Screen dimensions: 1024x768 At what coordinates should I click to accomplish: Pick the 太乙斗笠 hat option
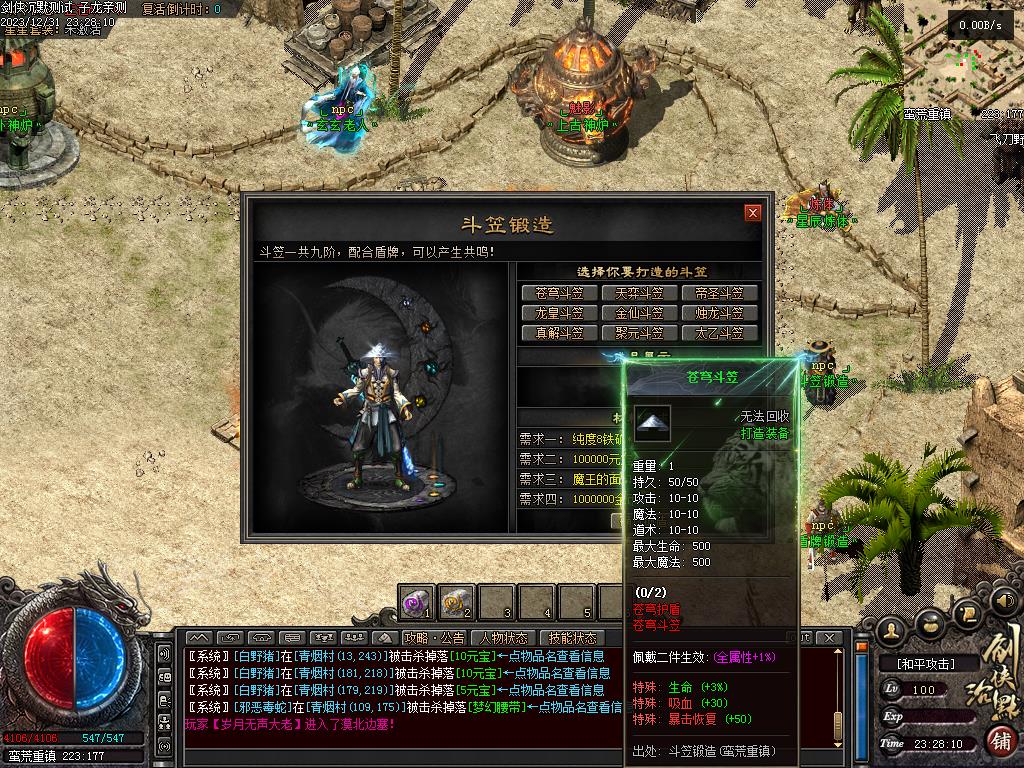[720, 333]
